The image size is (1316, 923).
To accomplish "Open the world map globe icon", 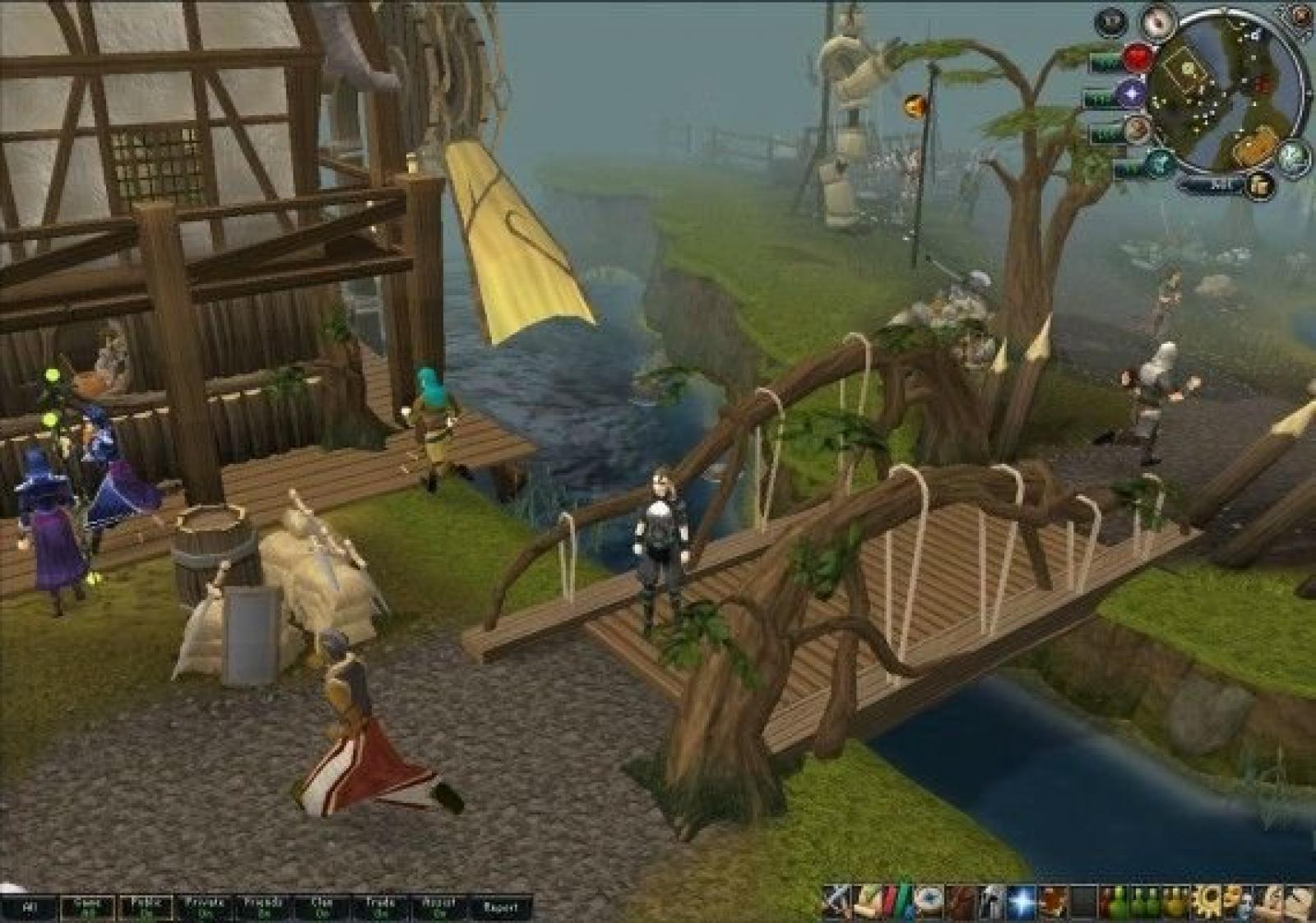I will tap(1294, 155).
